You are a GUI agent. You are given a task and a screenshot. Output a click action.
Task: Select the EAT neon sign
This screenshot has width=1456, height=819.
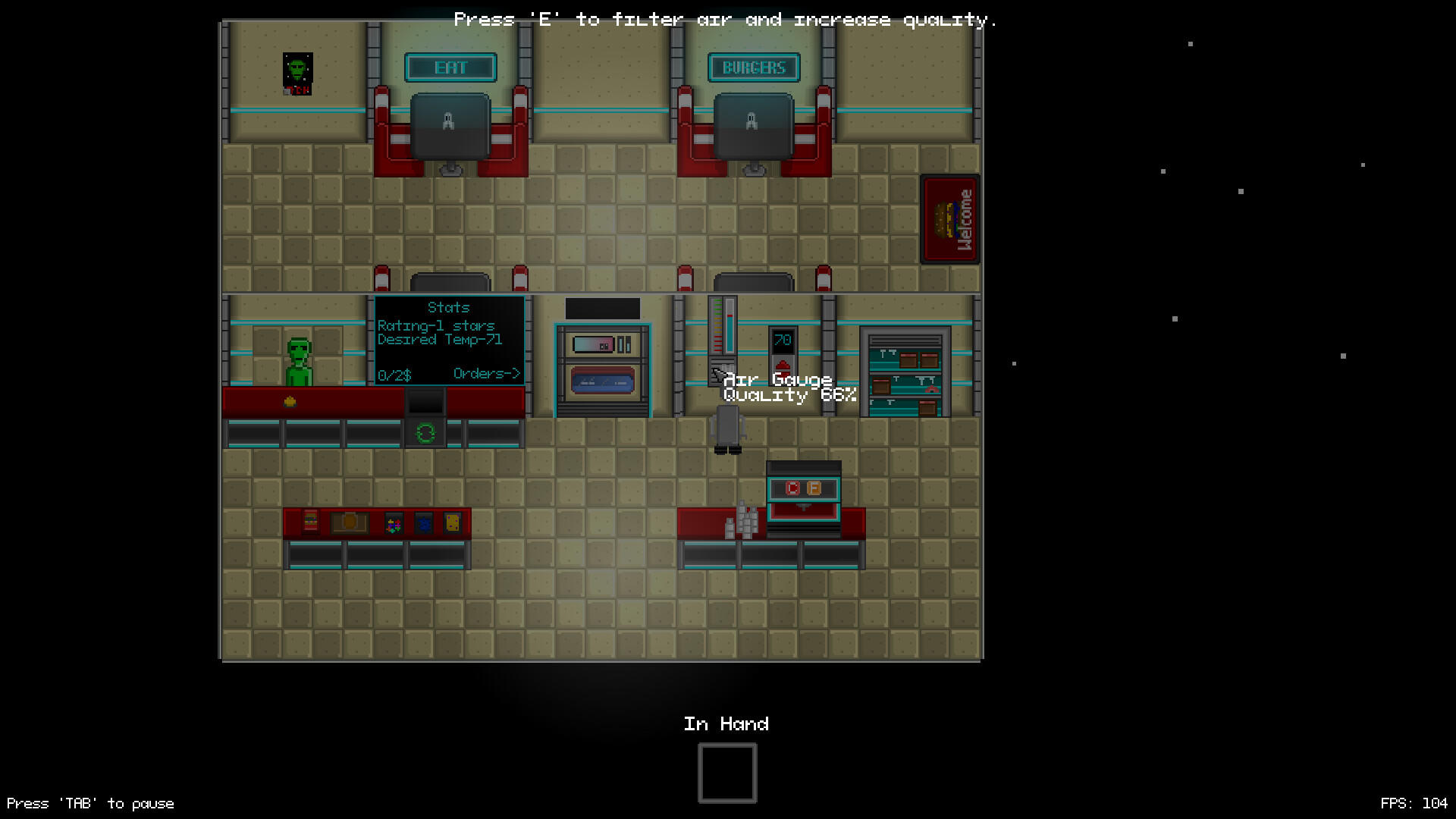450,67
